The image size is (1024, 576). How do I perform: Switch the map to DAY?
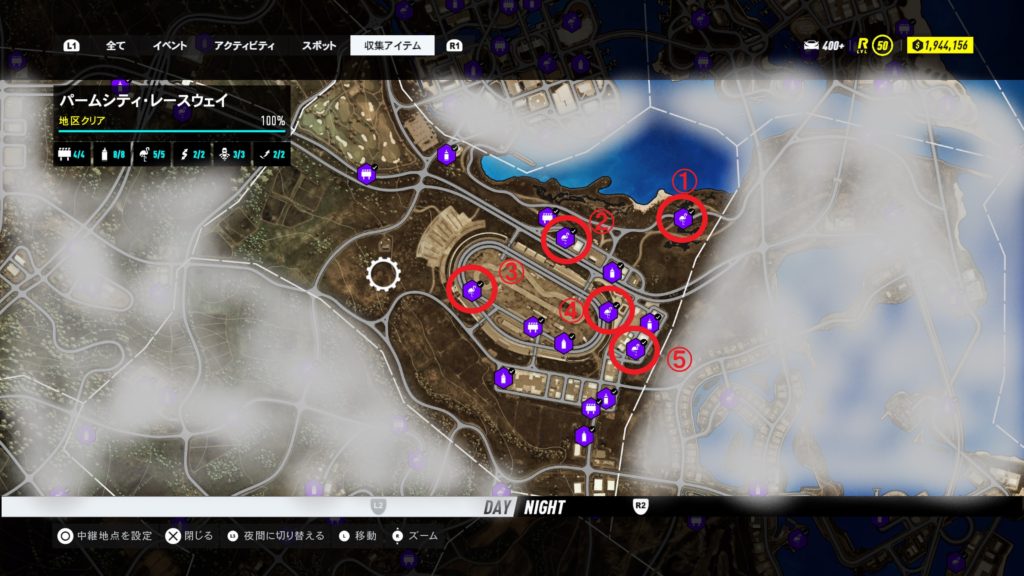tap(498, 507)
